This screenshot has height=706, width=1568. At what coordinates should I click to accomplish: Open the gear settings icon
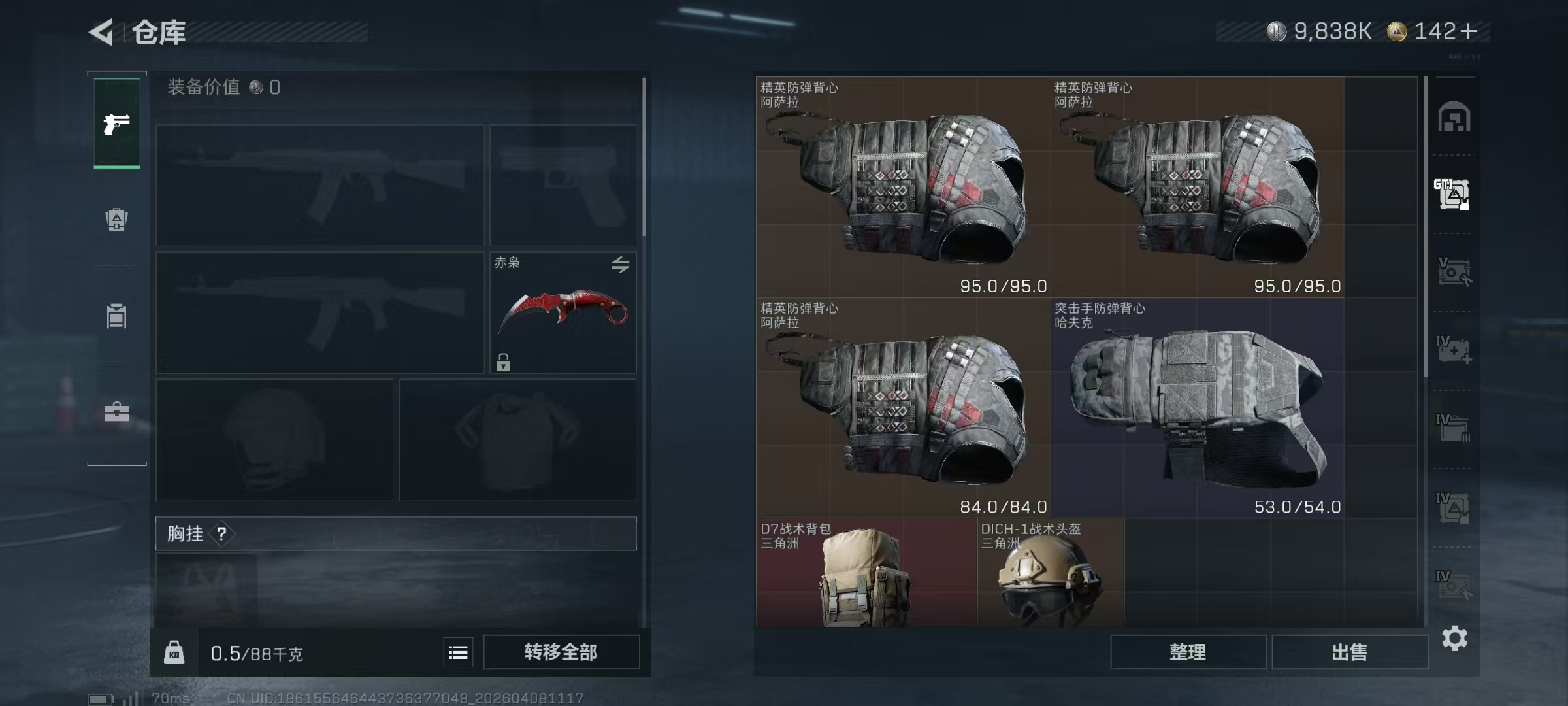click(1454, 638)
